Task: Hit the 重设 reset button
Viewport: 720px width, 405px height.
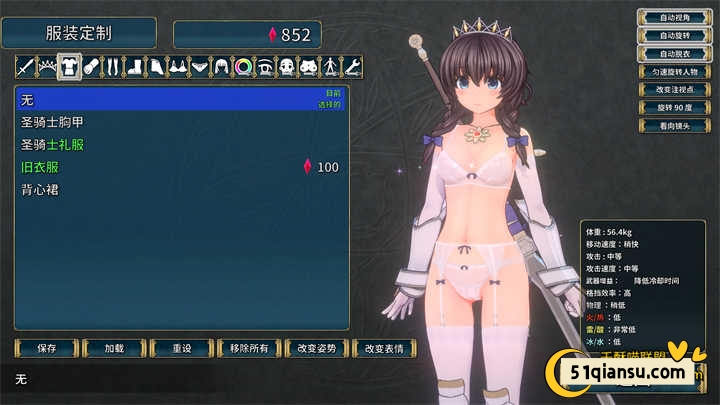Action: coord(181,349)
